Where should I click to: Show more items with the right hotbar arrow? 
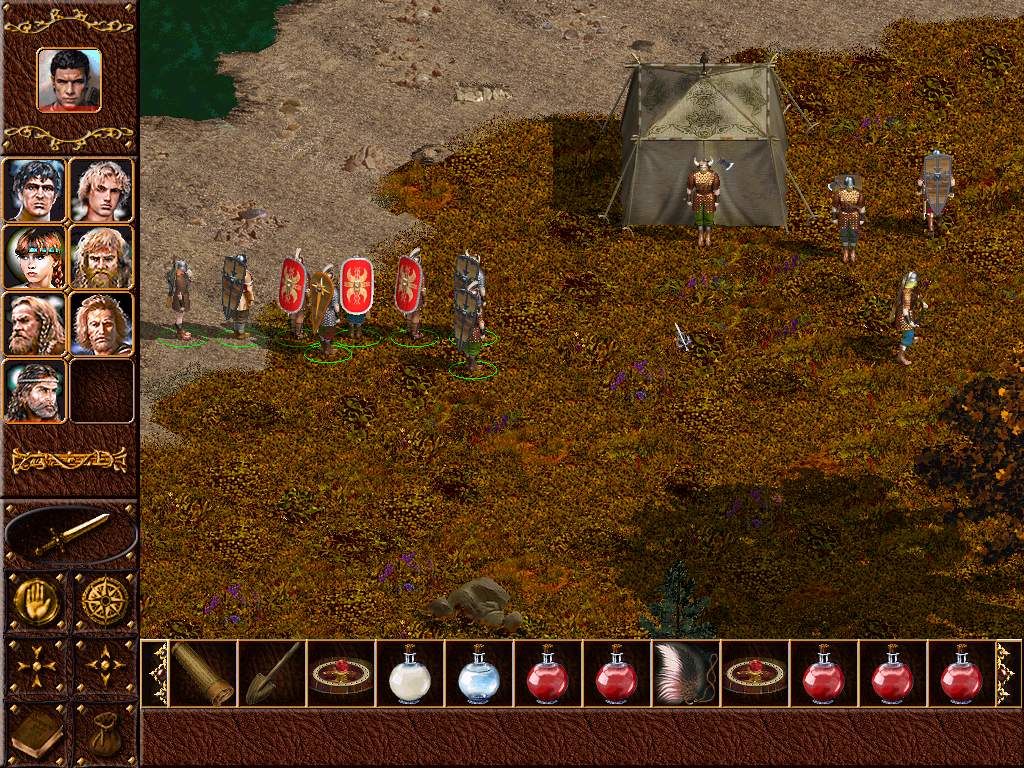tap(1006, 673)
